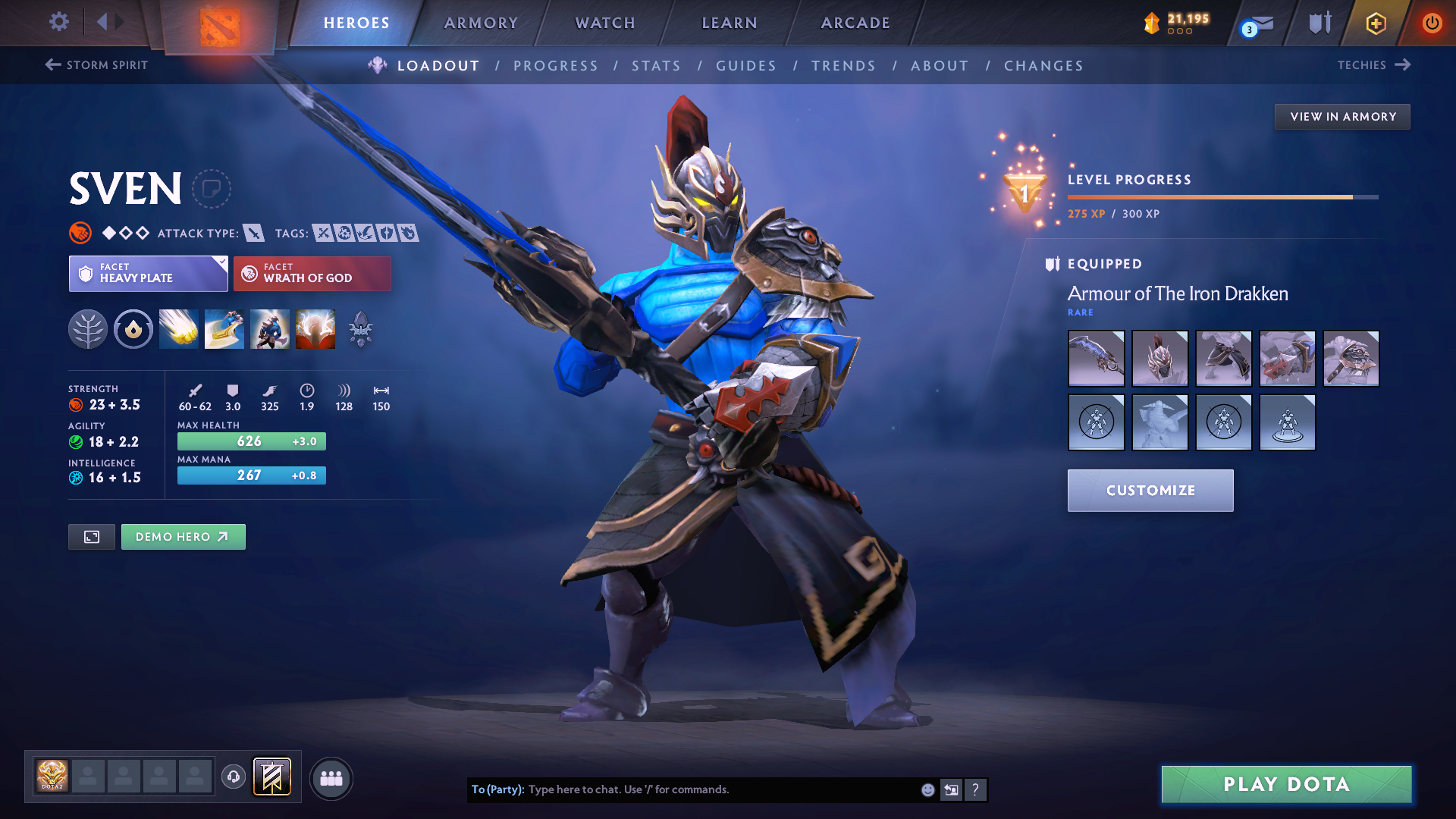Go to next hero Techies
Image resolution: width=1456 pixels, height=819 pixels.
[1373, 65]
